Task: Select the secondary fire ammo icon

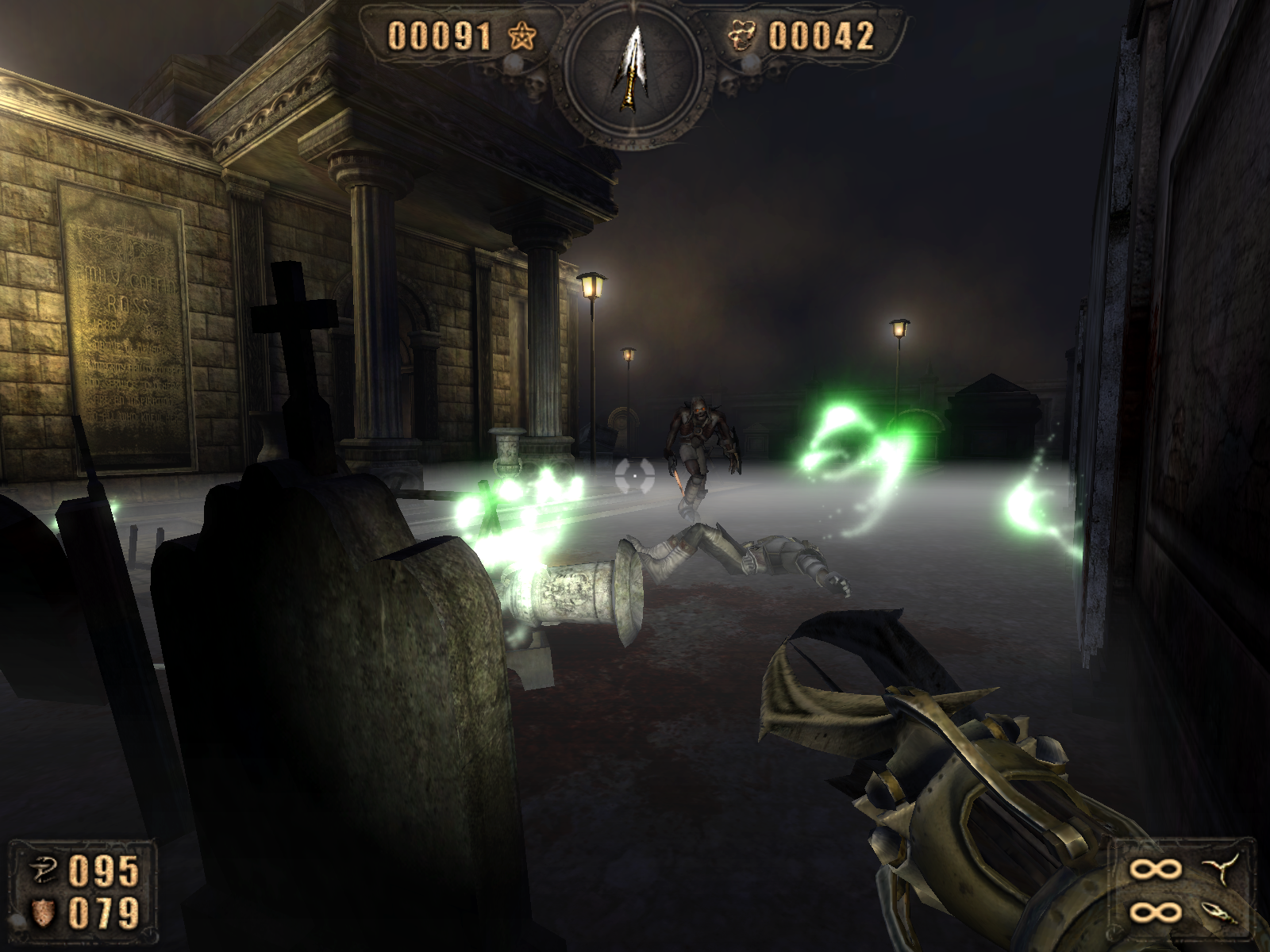Action: [x=1216, y=912]
